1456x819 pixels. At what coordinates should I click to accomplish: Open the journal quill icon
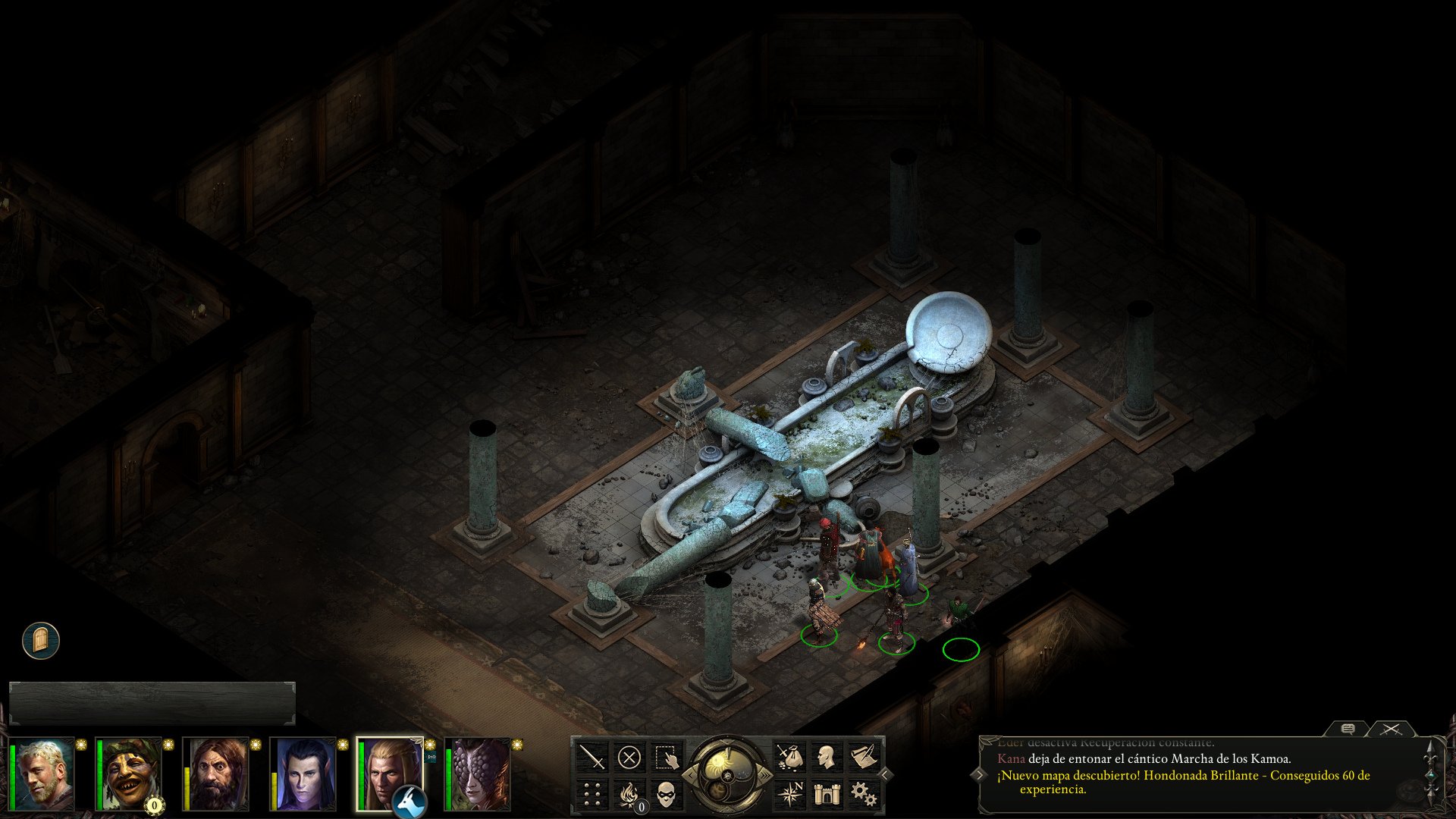pyautogui.click(x=864, y=755)
